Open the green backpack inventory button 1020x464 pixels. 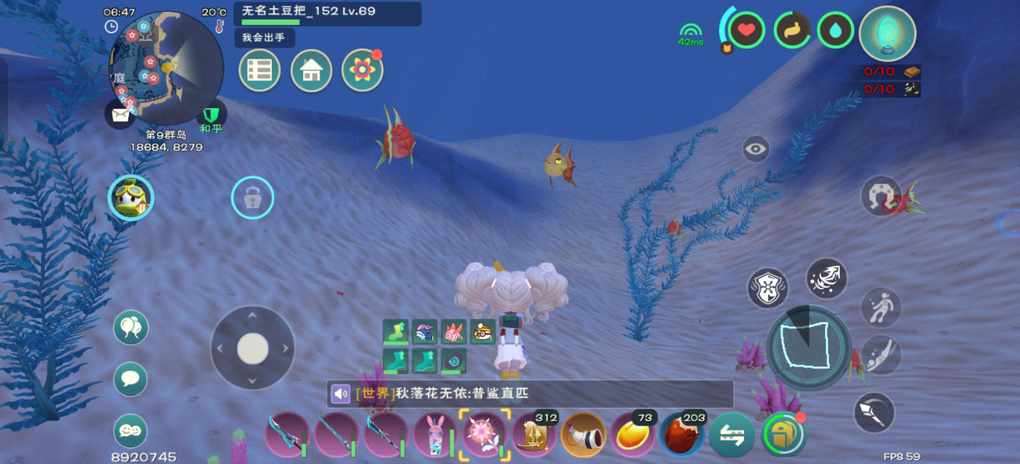tap(783, 435)
